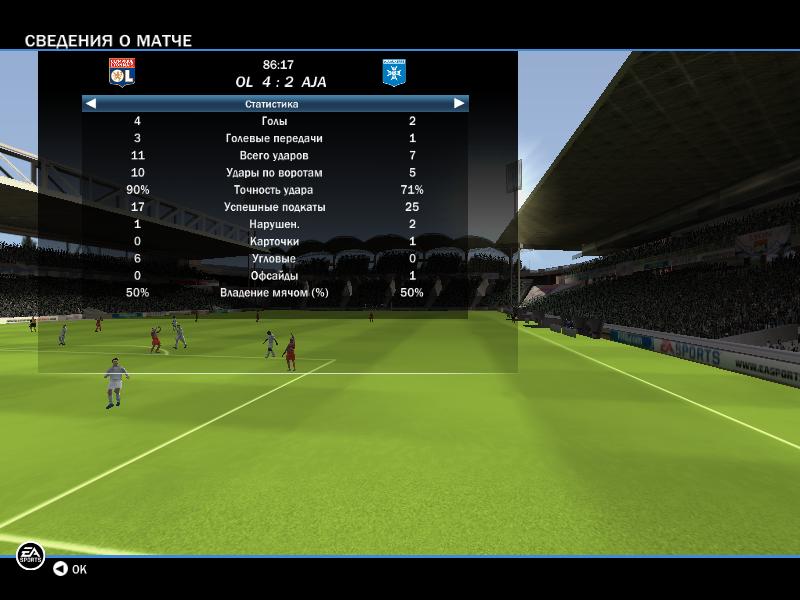The height and width of the screenshot is (600, 800).
Task: Click the right arrow beside Статистика
Action: pos(459,103)
